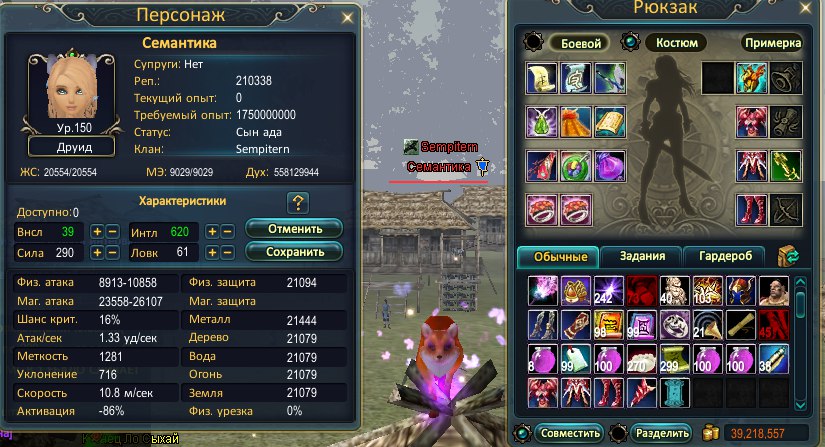Click the Отменить button
Image resolution: width=825 pixels, height=447 pixels.
click(x=294, y=229)
